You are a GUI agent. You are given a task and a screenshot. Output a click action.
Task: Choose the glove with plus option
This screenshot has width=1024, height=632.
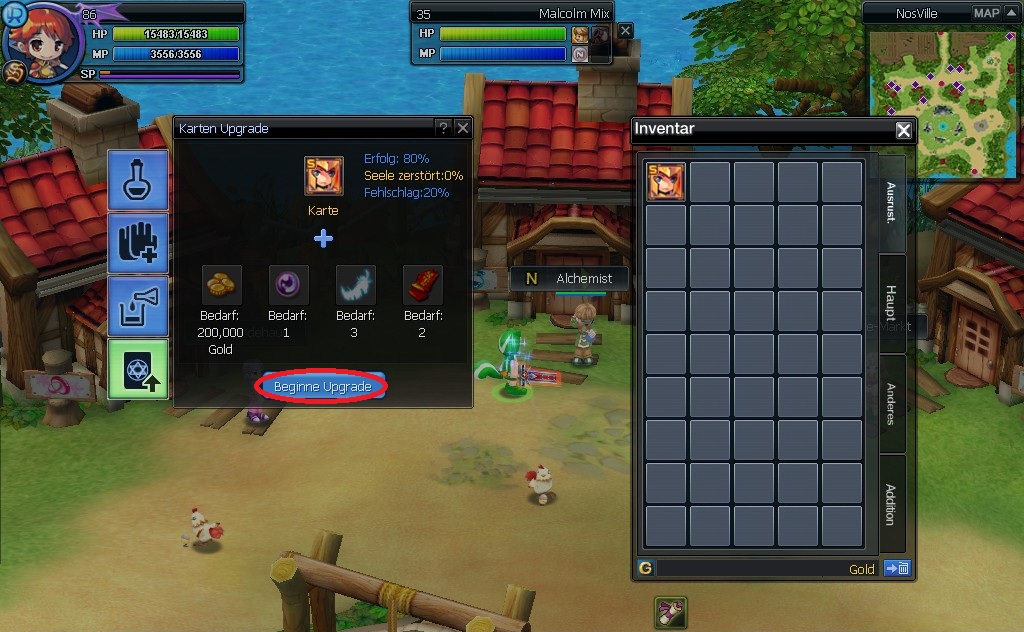click(138, 243)
